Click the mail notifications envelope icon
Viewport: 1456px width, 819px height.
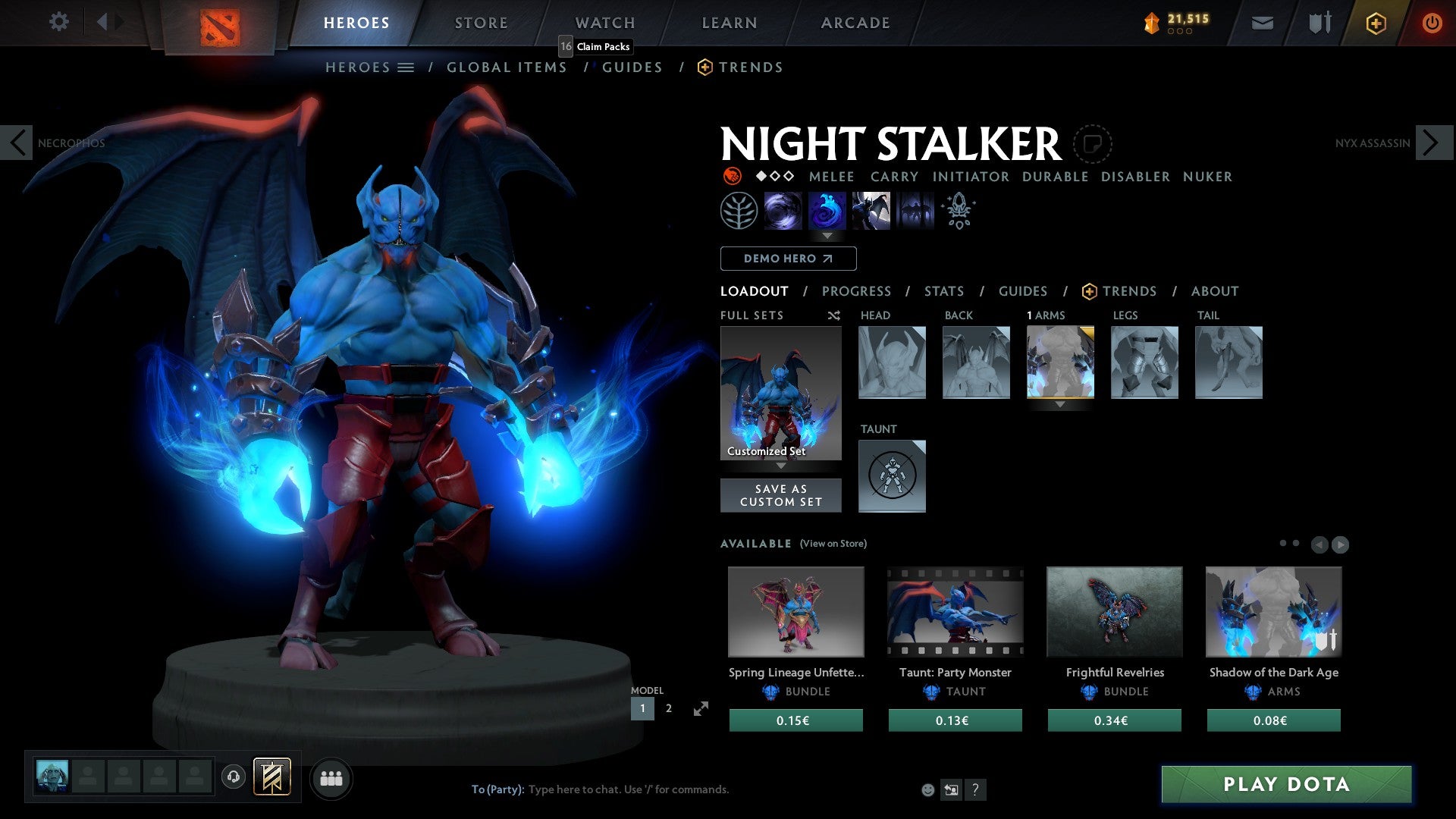(1263, 22)
